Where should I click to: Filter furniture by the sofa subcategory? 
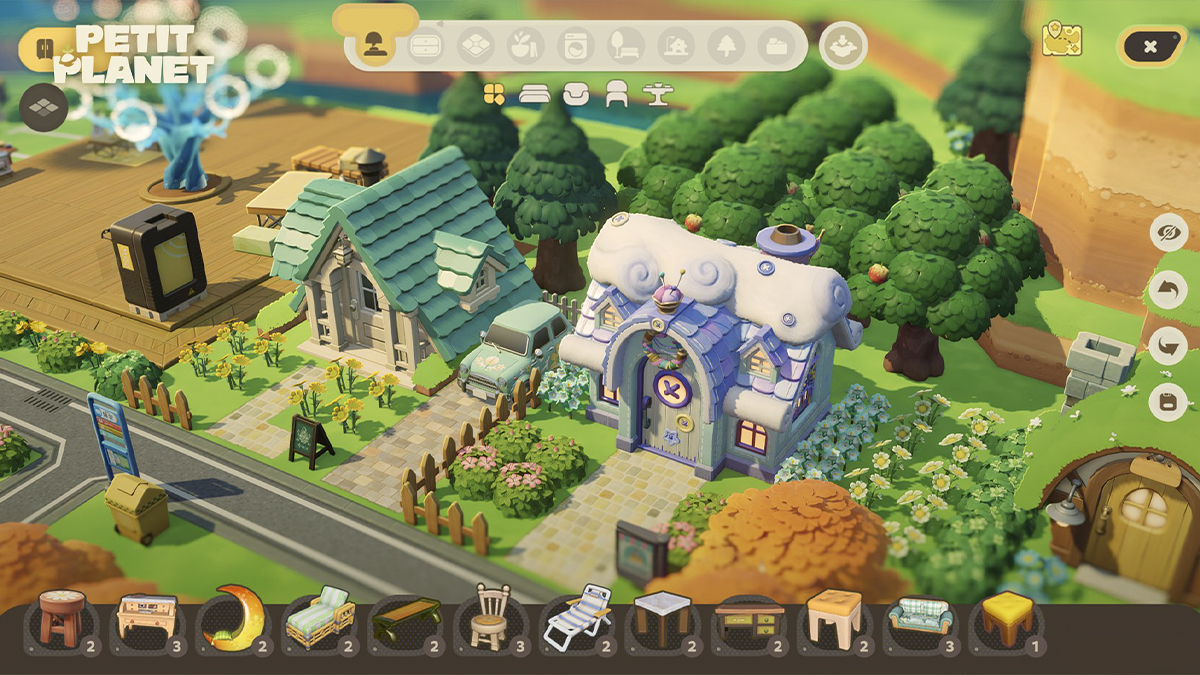576,94
